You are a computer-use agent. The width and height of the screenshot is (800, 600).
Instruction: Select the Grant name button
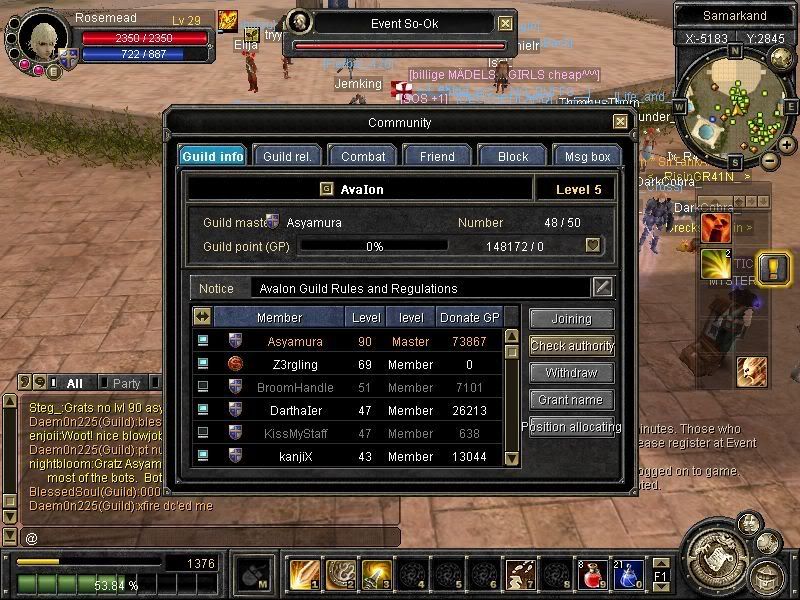pos(571,400)
